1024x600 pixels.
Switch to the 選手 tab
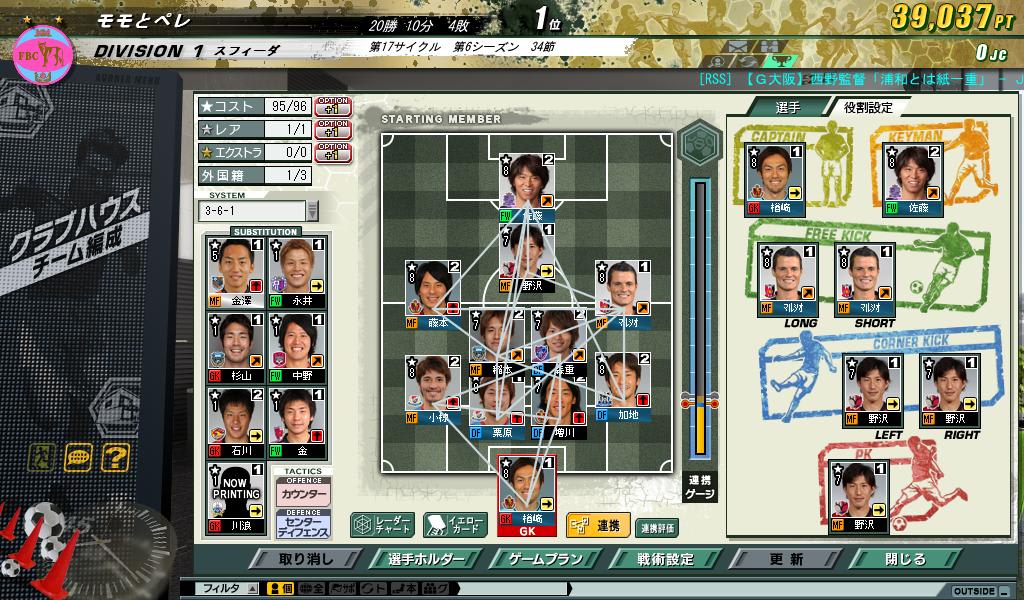coord(787,107)
